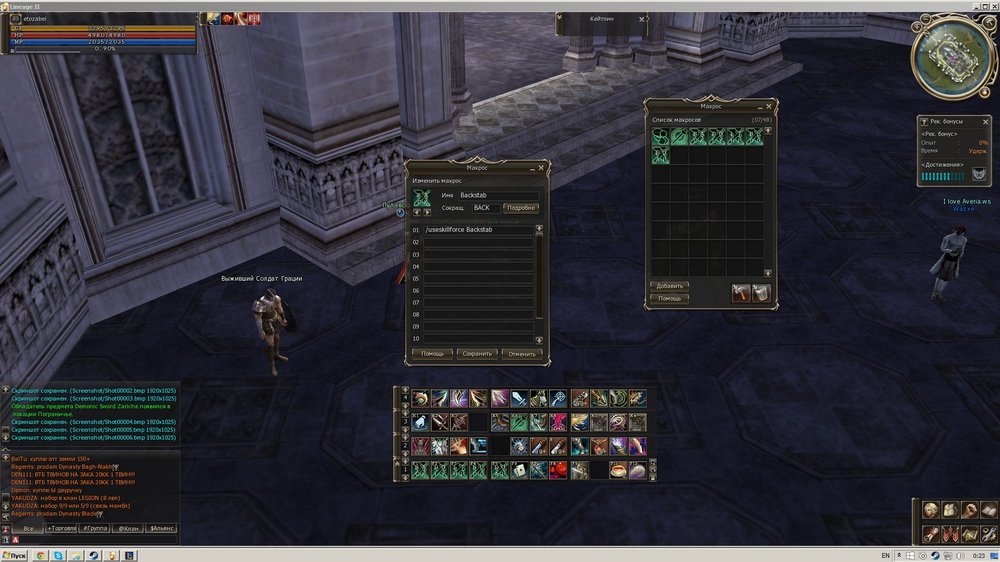Select macro line 01 with /useskillforce Backstab

[x=478, y=230]
